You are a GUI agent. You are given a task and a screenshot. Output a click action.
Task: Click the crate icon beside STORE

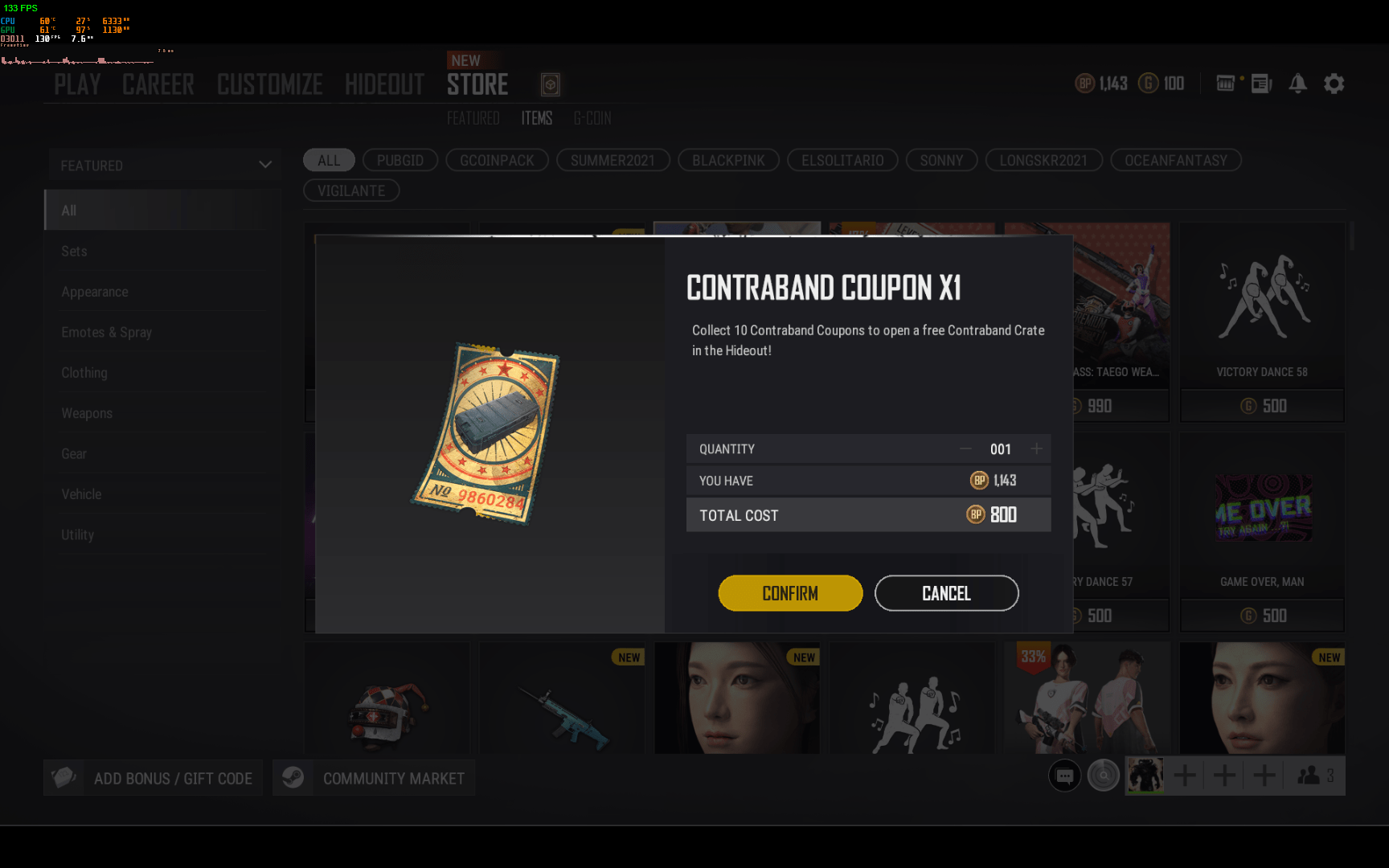pyautogui.click(x=550, y=84)
